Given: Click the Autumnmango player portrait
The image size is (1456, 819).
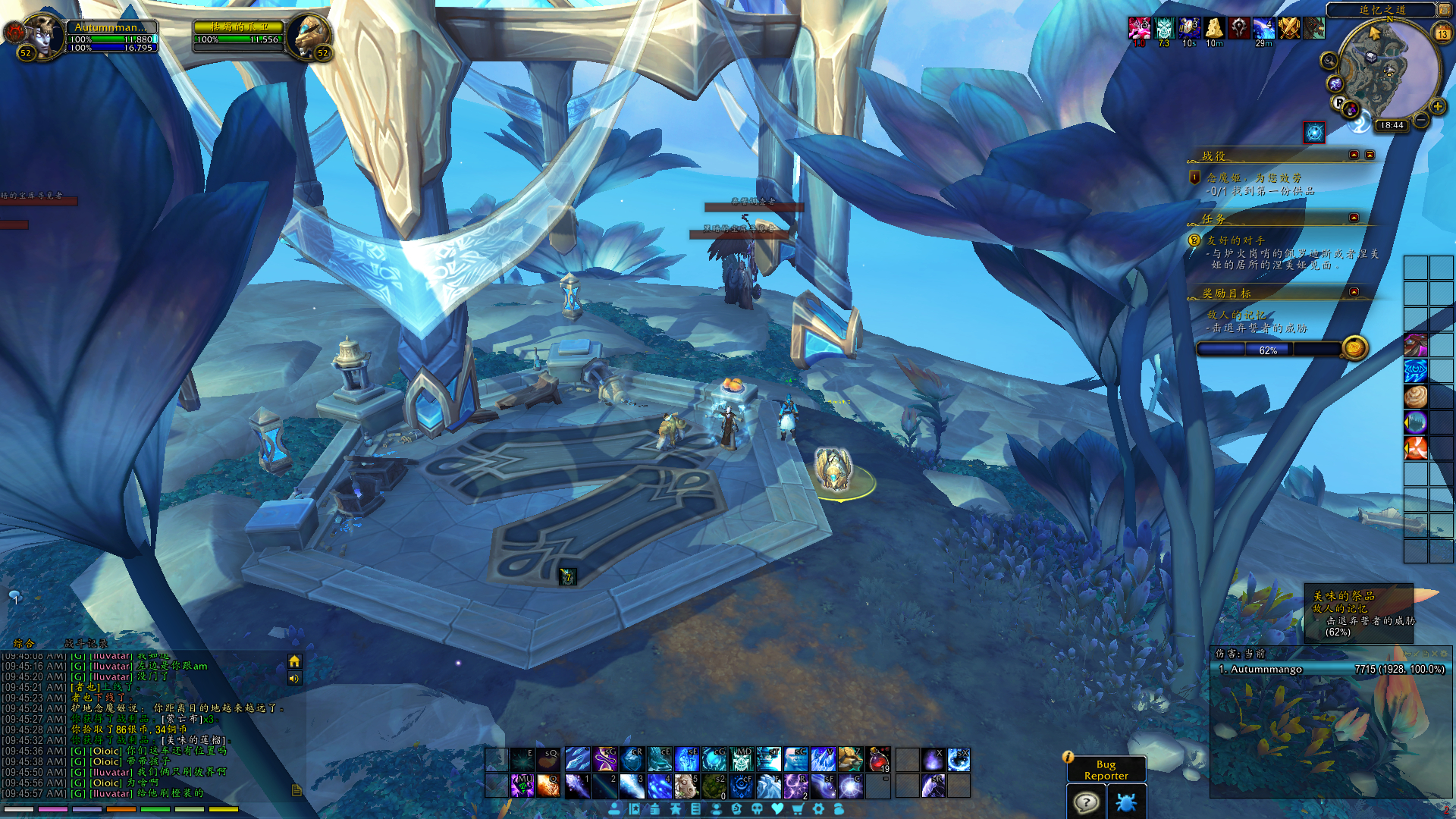Looking at the screenshot, I should click(x=42, y=34).
